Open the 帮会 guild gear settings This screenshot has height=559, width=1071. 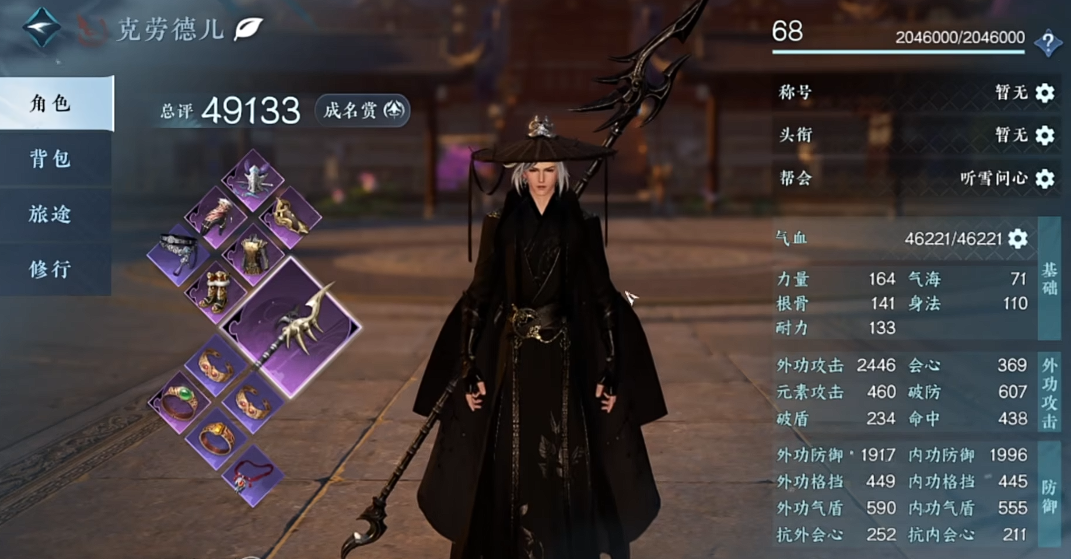point(1045,178)
